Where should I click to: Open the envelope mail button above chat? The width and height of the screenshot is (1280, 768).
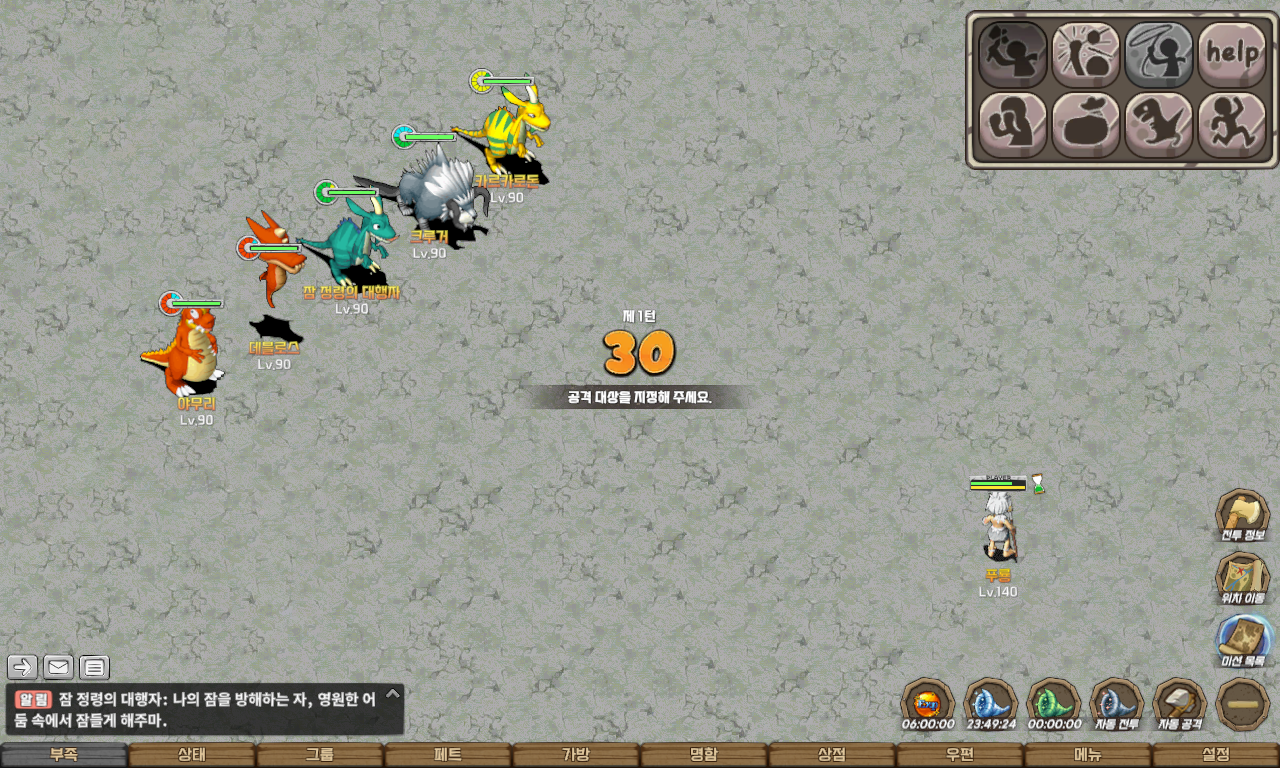58,667
